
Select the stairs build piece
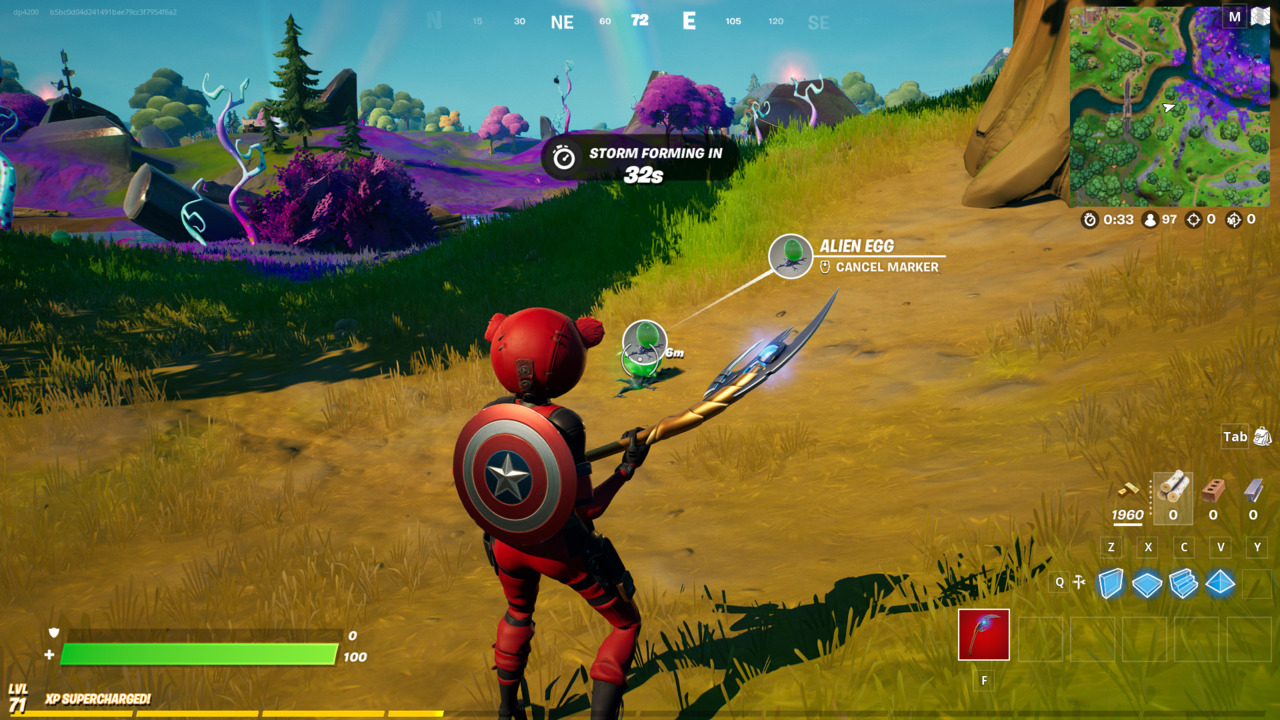click(1181, 582)
